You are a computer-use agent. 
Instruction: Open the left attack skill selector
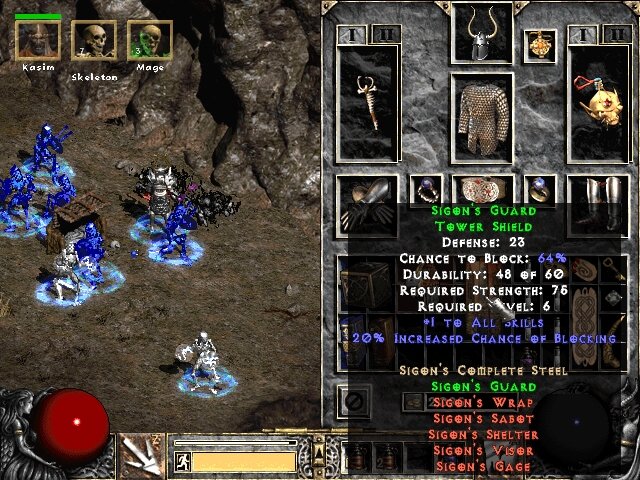pos(137,455)
